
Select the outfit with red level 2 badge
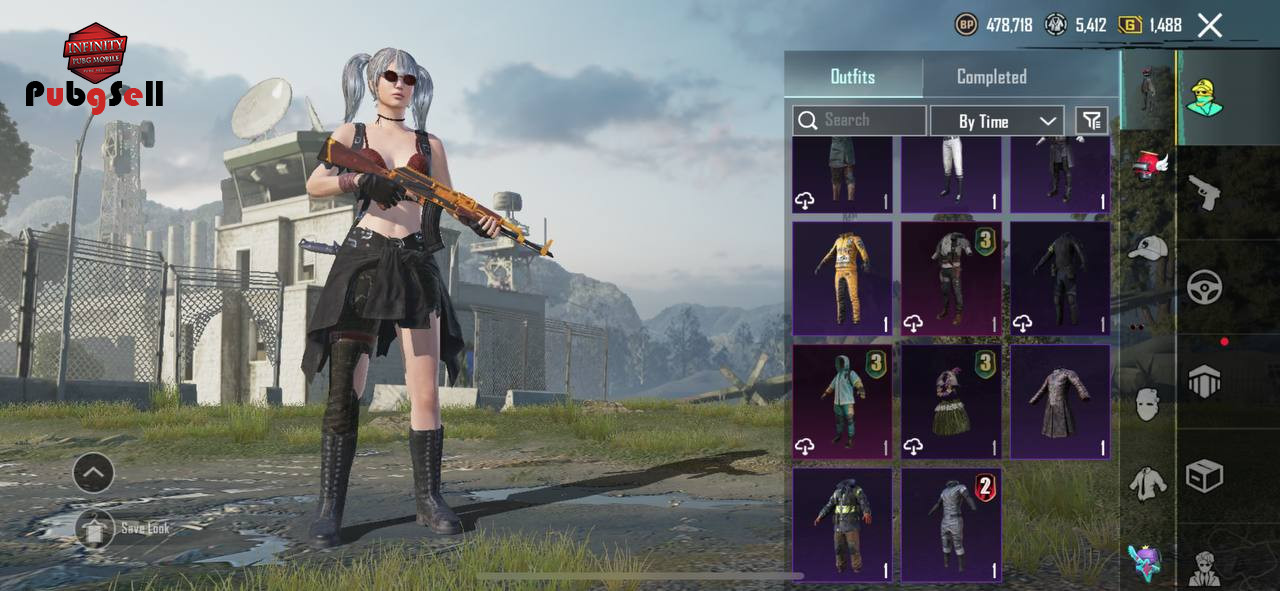pos(951,525)
